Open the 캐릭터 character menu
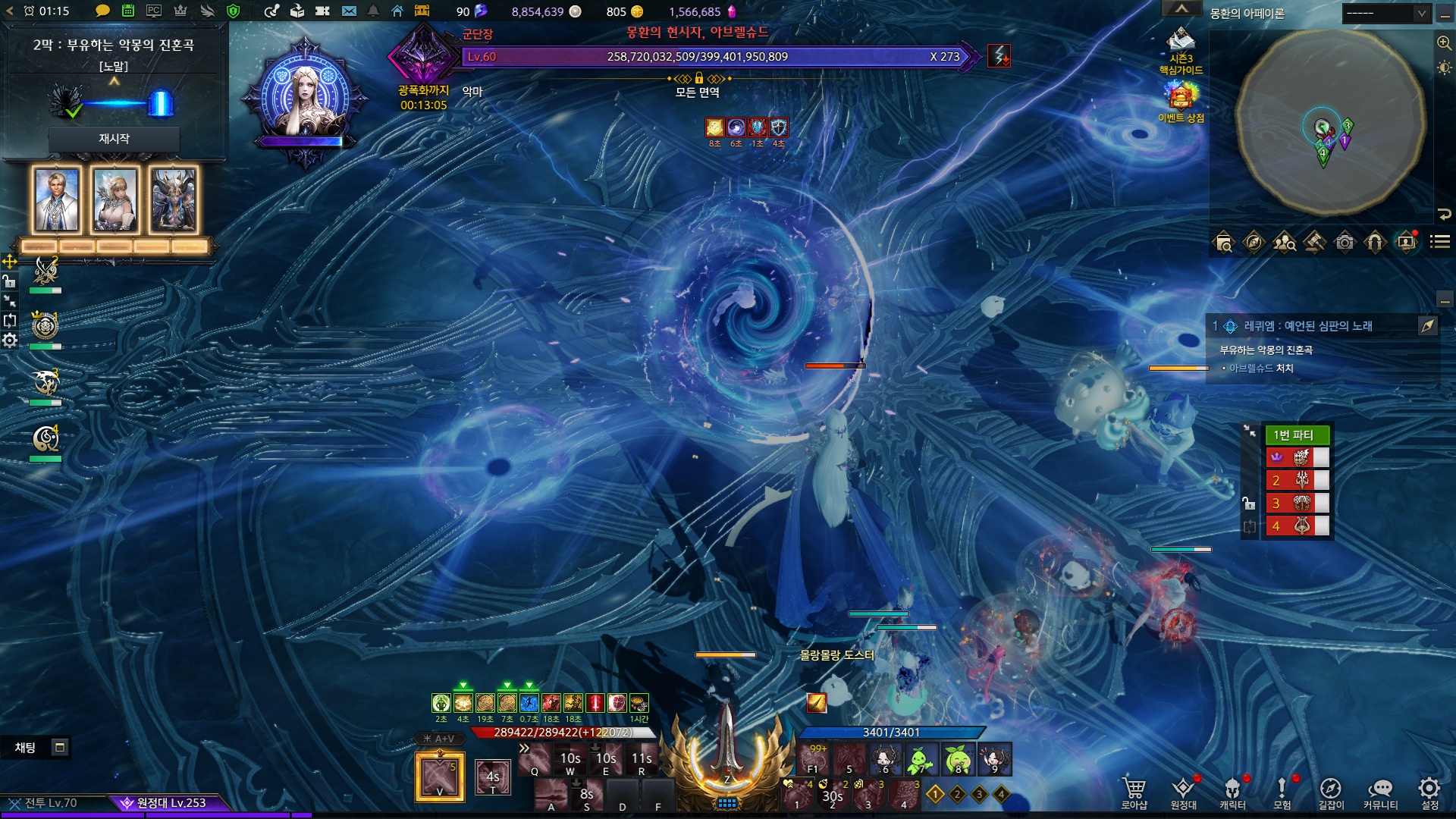Screen dimensions: 1456x819 (x=1232, y=792)
